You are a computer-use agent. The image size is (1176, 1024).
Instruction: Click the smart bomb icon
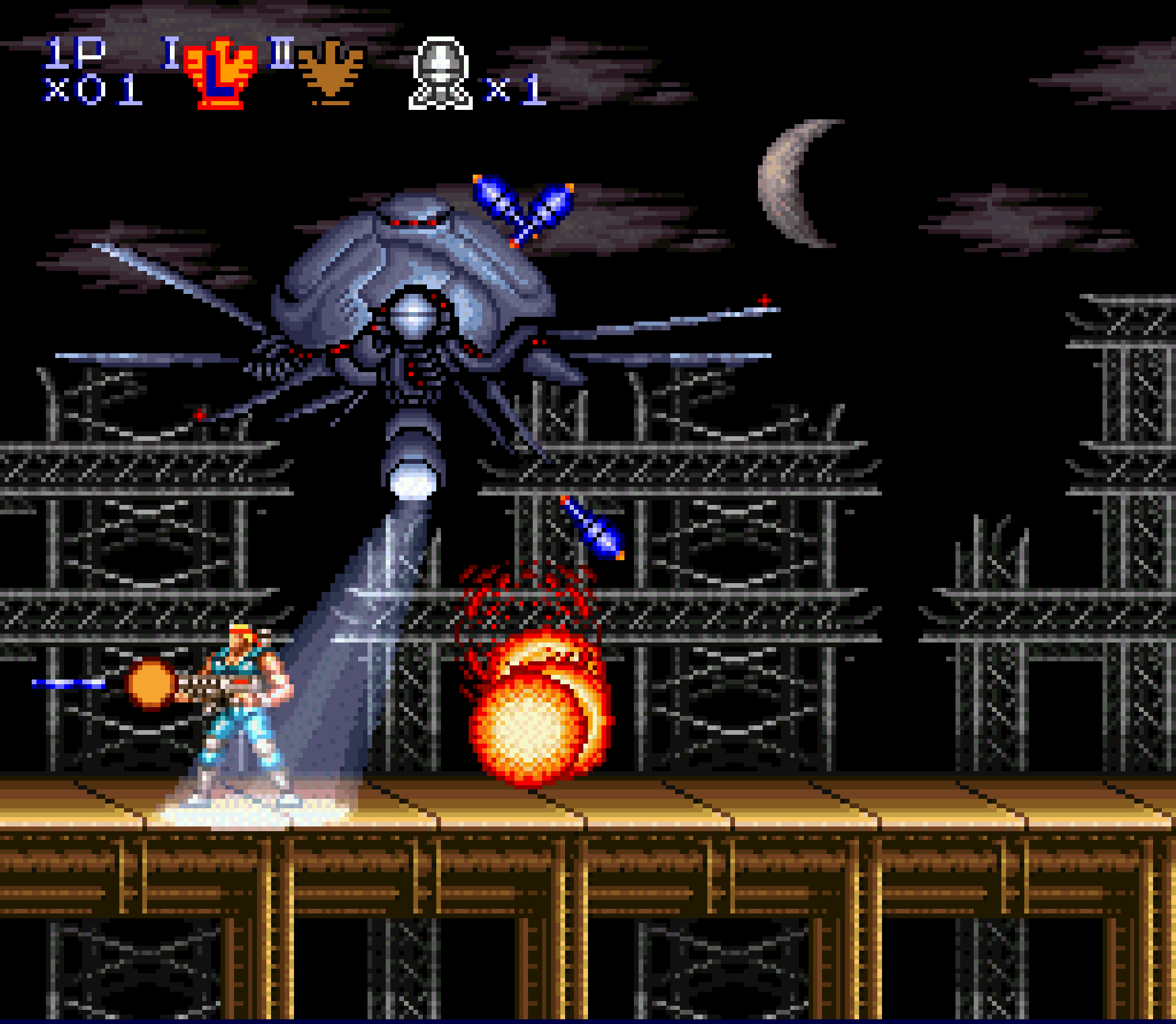click(440, 73)
